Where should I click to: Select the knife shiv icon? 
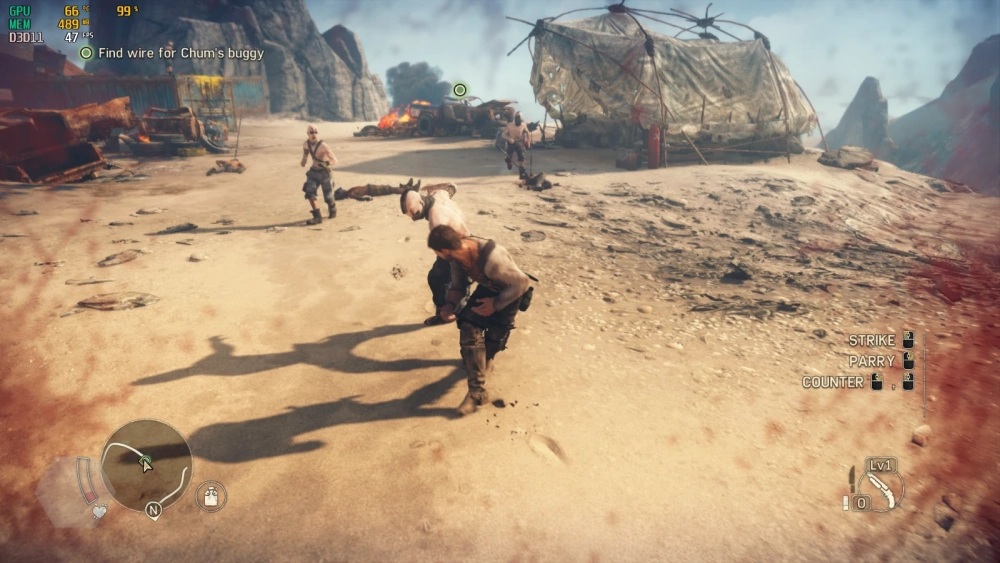(852, 478)
